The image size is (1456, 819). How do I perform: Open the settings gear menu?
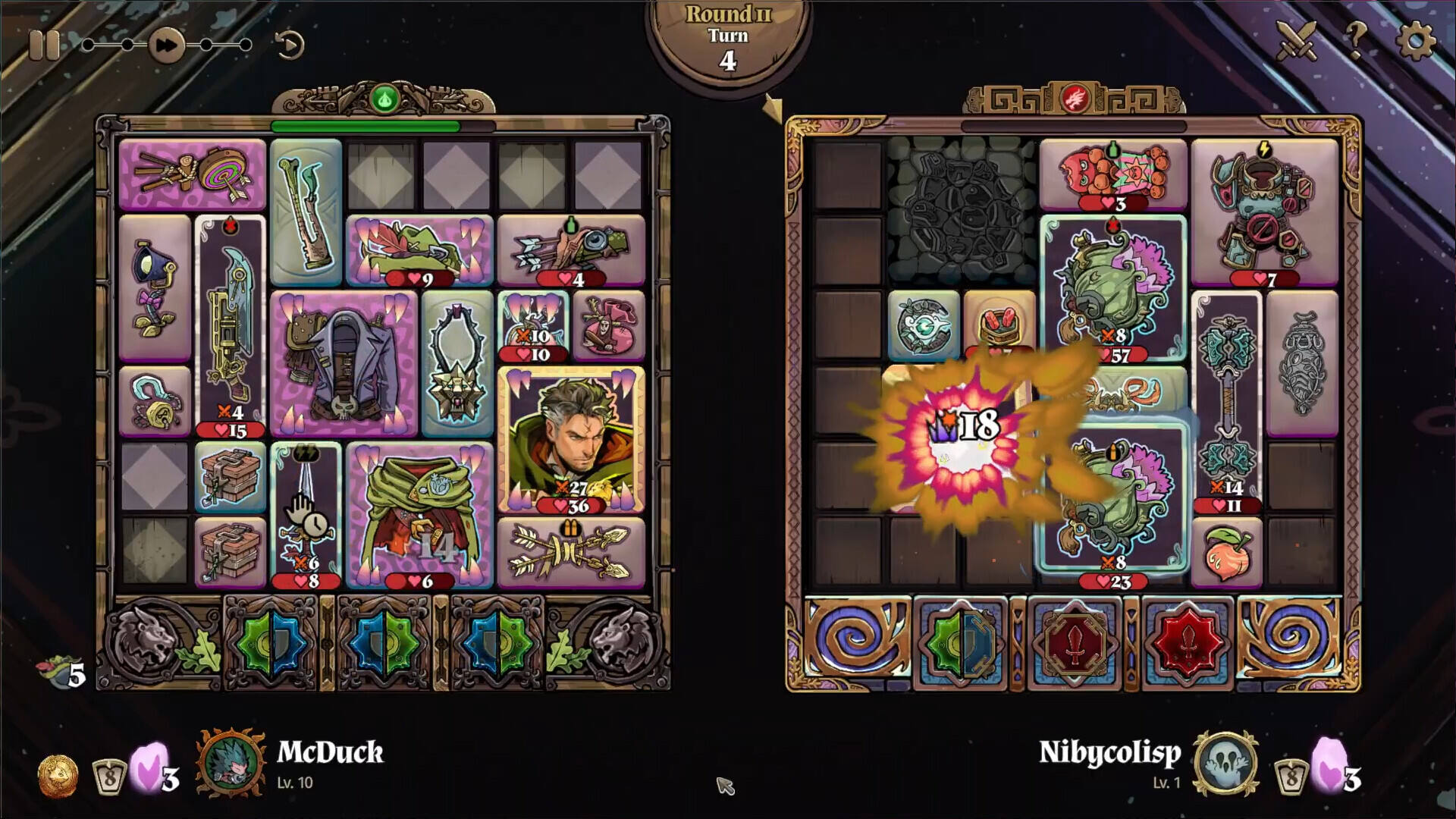pyautogui.click(x=1414, y=39)
